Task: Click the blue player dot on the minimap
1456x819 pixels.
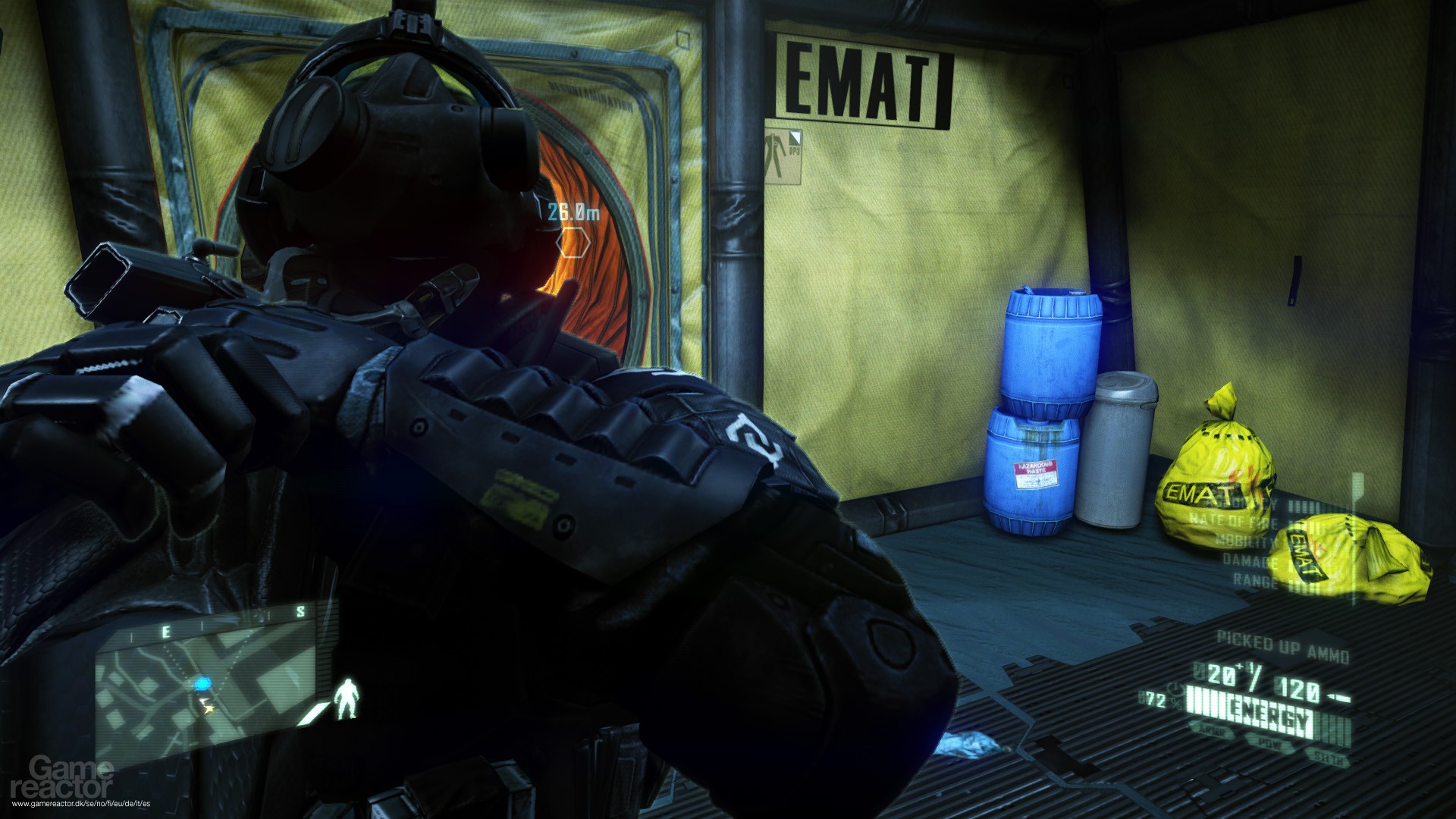Action: tap(203, 684)
